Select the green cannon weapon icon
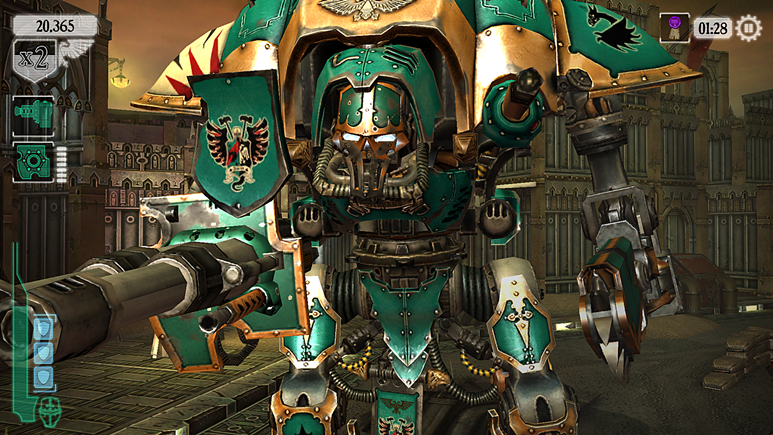This screenshot has width=773, height=435. 31,116
